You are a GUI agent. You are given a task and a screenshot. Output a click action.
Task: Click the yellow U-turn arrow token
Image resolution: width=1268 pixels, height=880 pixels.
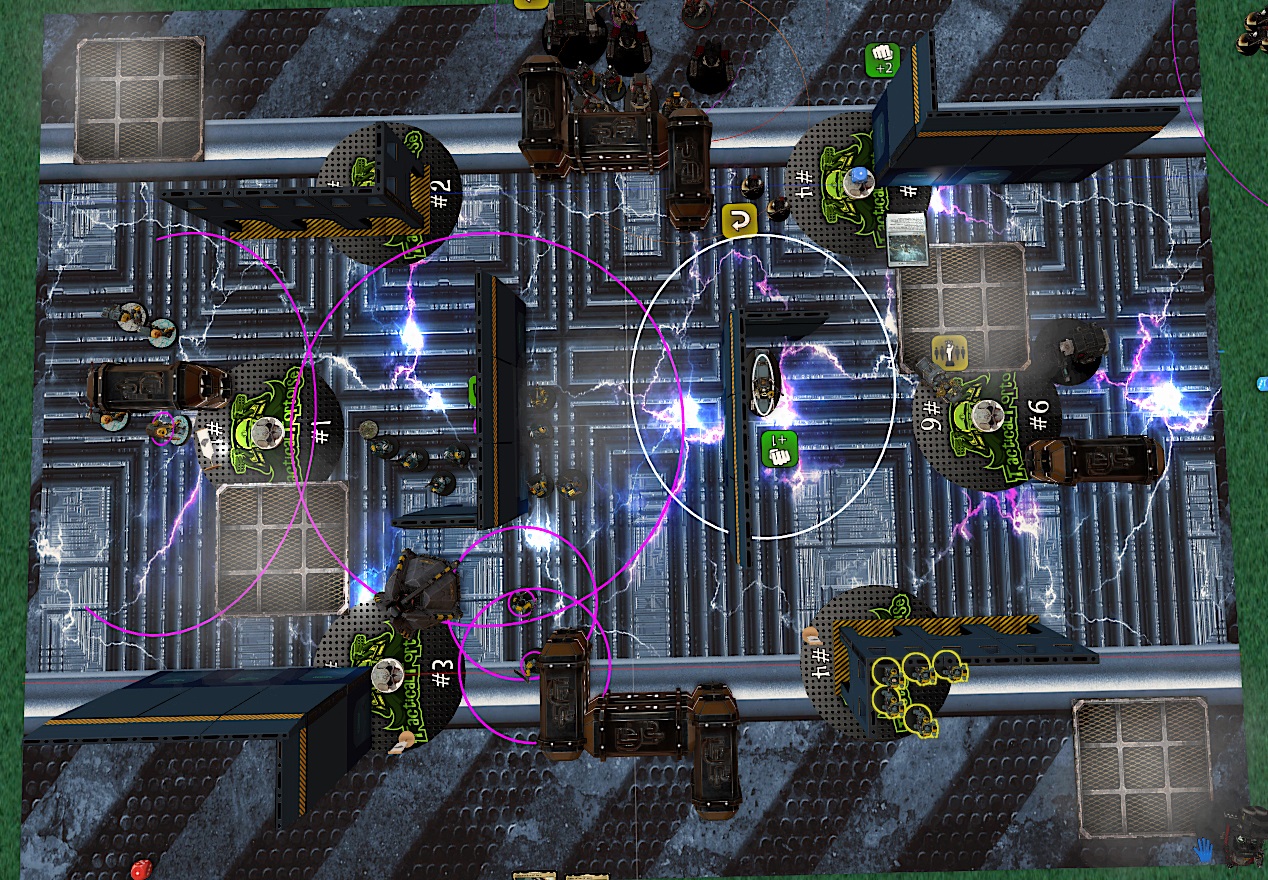pyautogui.click(x=737, y=220)
